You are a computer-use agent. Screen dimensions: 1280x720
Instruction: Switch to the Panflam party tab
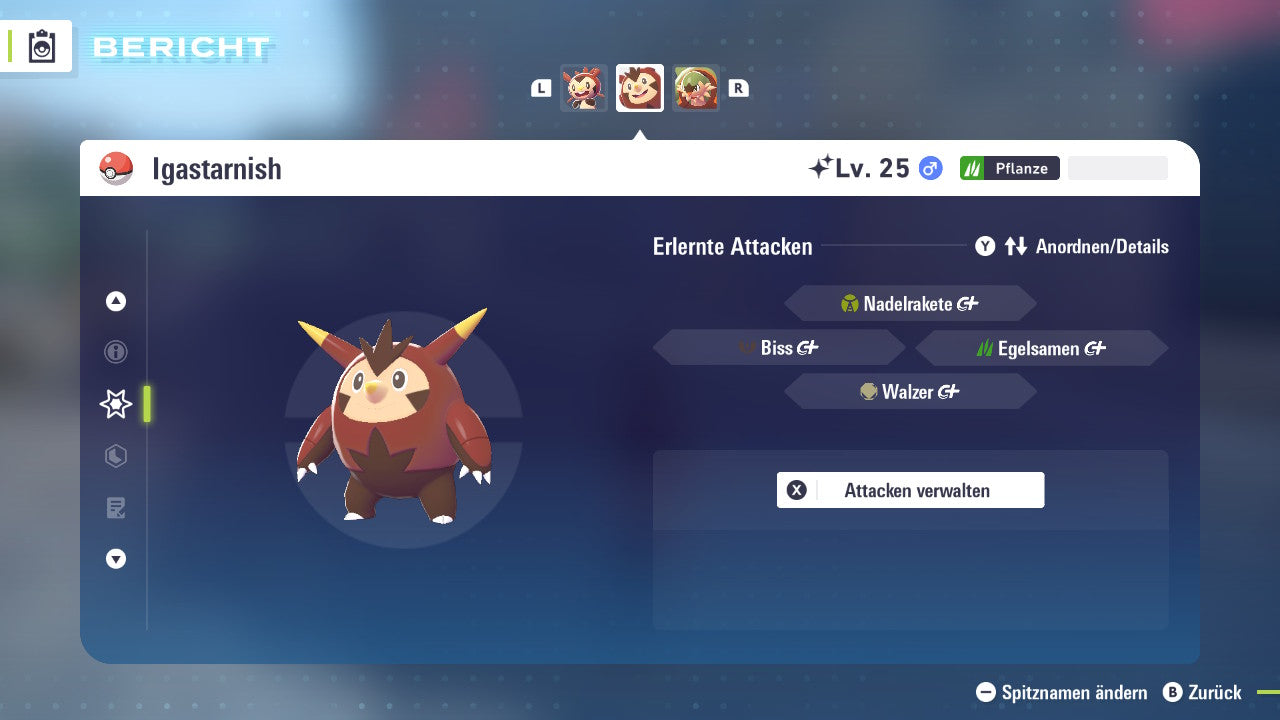(585, 88)
